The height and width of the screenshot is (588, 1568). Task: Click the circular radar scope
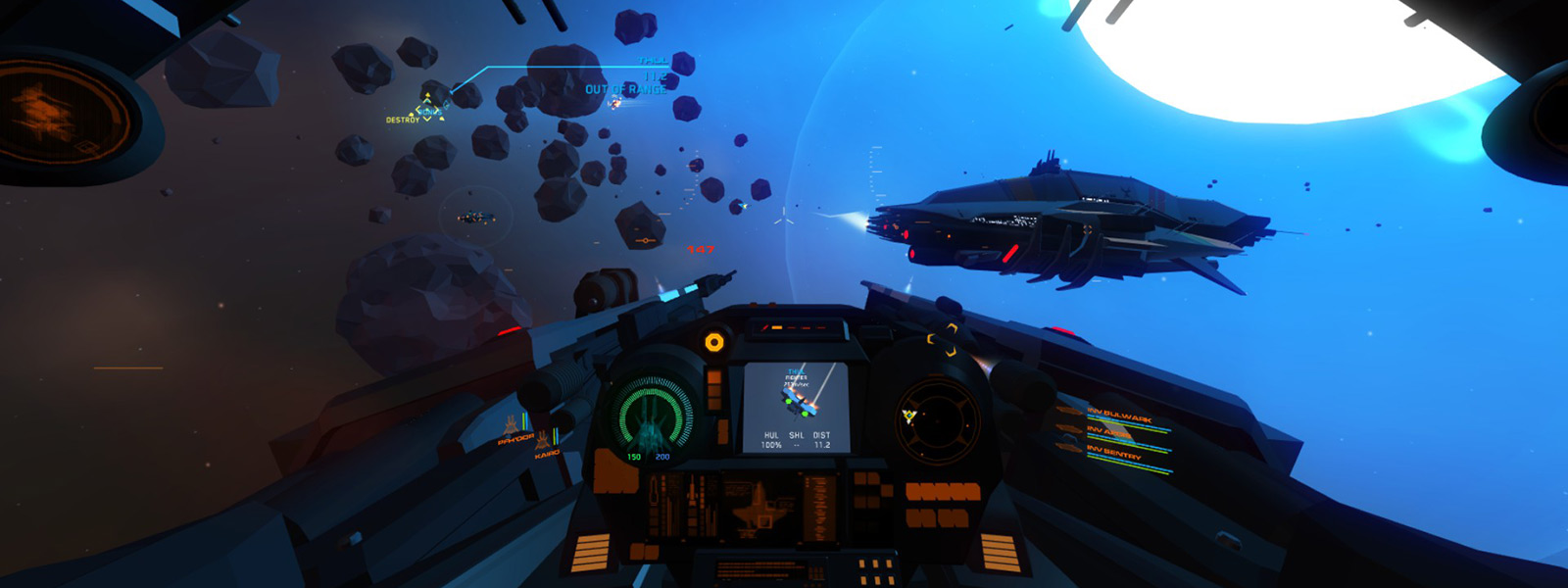pos(937,419)
